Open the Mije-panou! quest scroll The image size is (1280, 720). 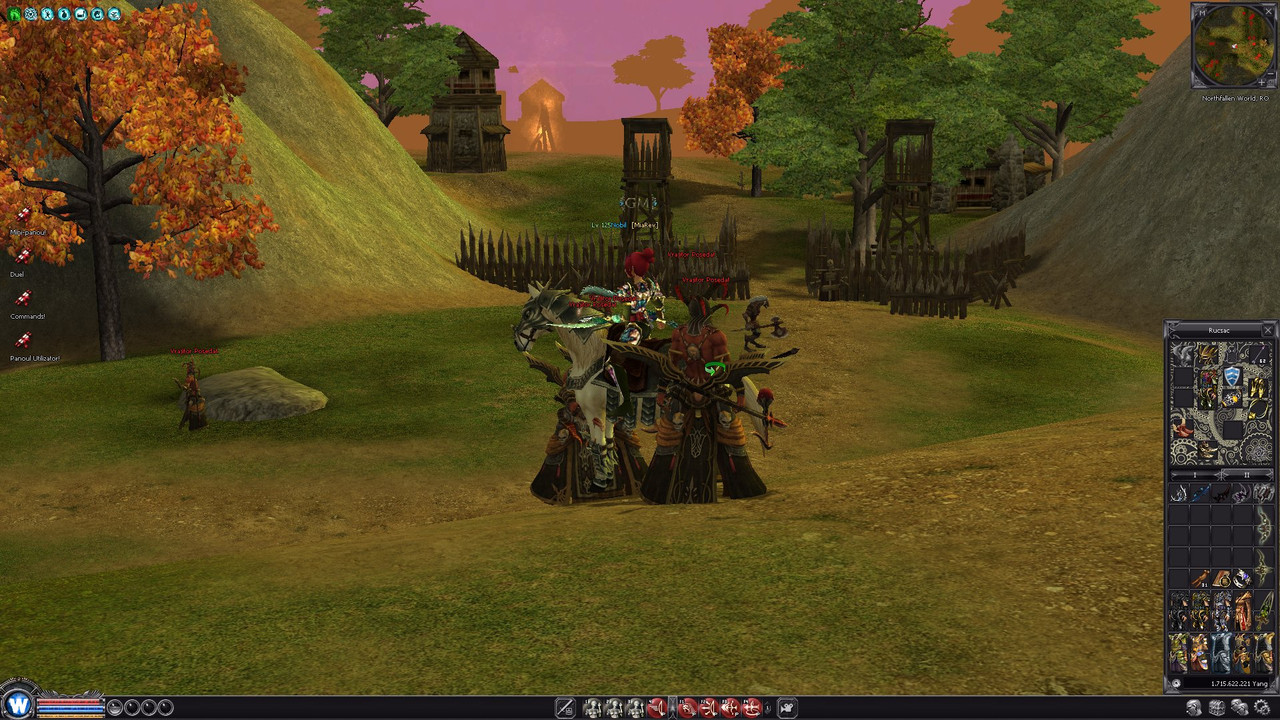click(x=22, y=215)
